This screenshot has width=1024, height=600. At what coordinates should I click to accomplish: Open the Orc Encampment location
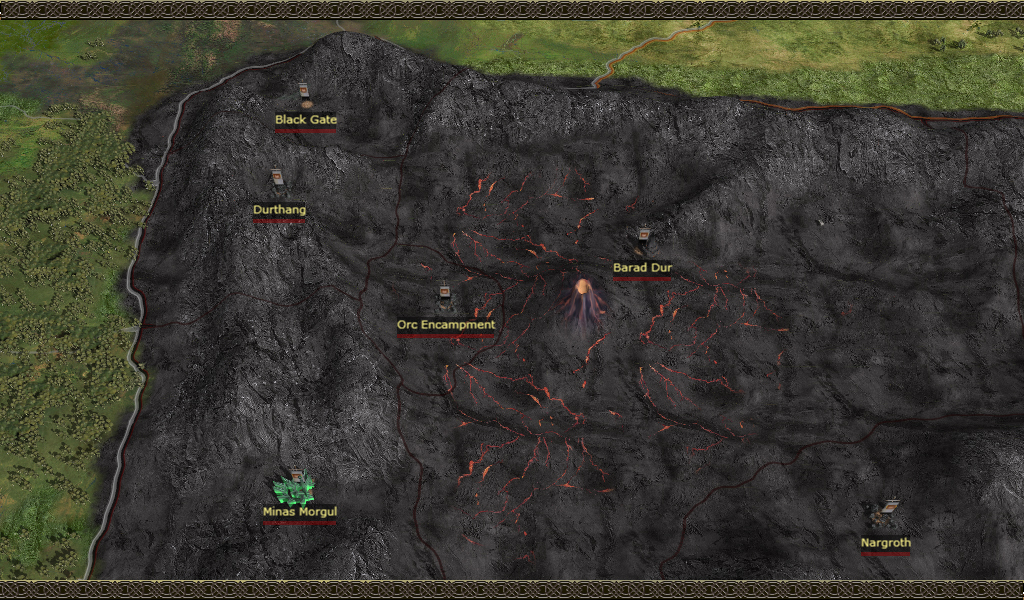445,324
